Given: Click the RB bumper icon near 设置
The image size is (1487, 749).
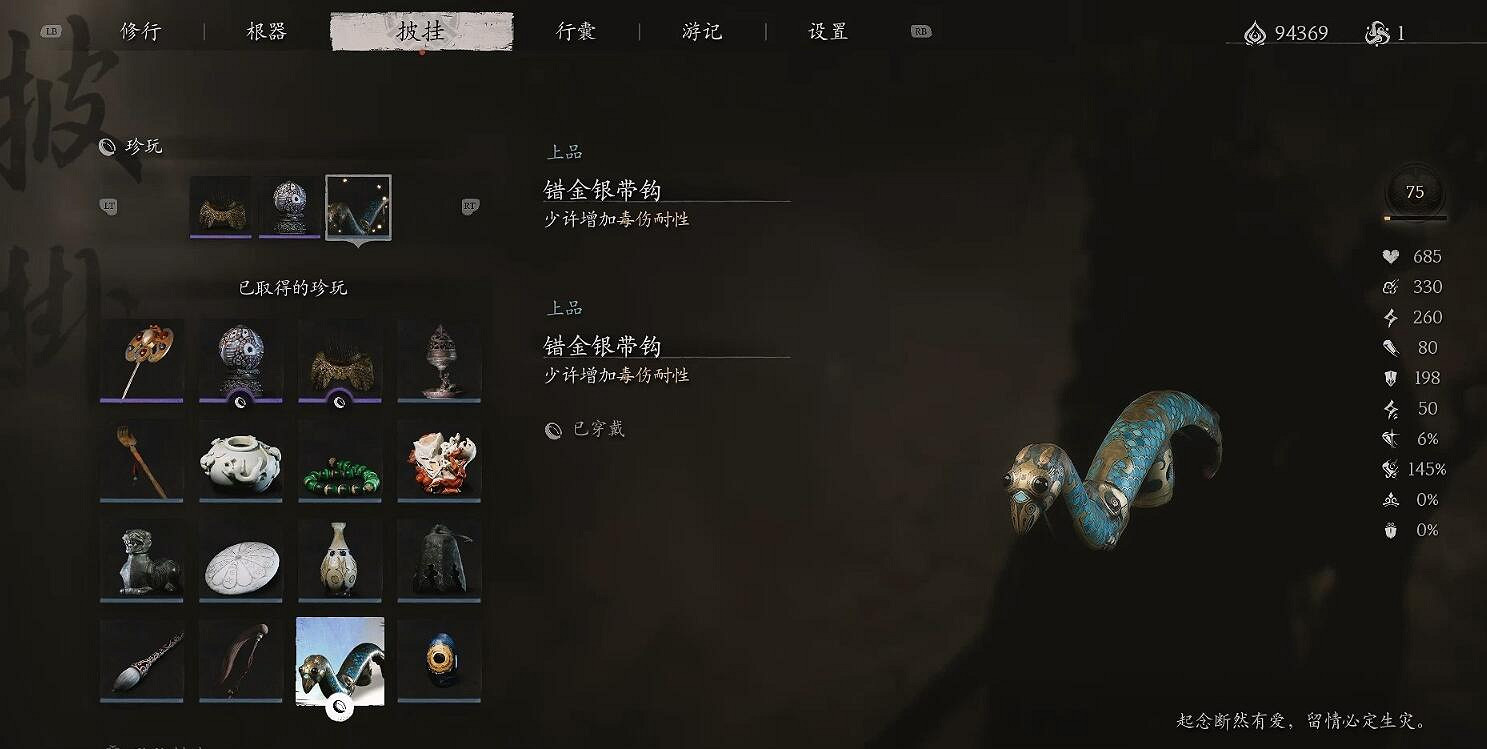Looking at the screenshot, I should (920, 31).
